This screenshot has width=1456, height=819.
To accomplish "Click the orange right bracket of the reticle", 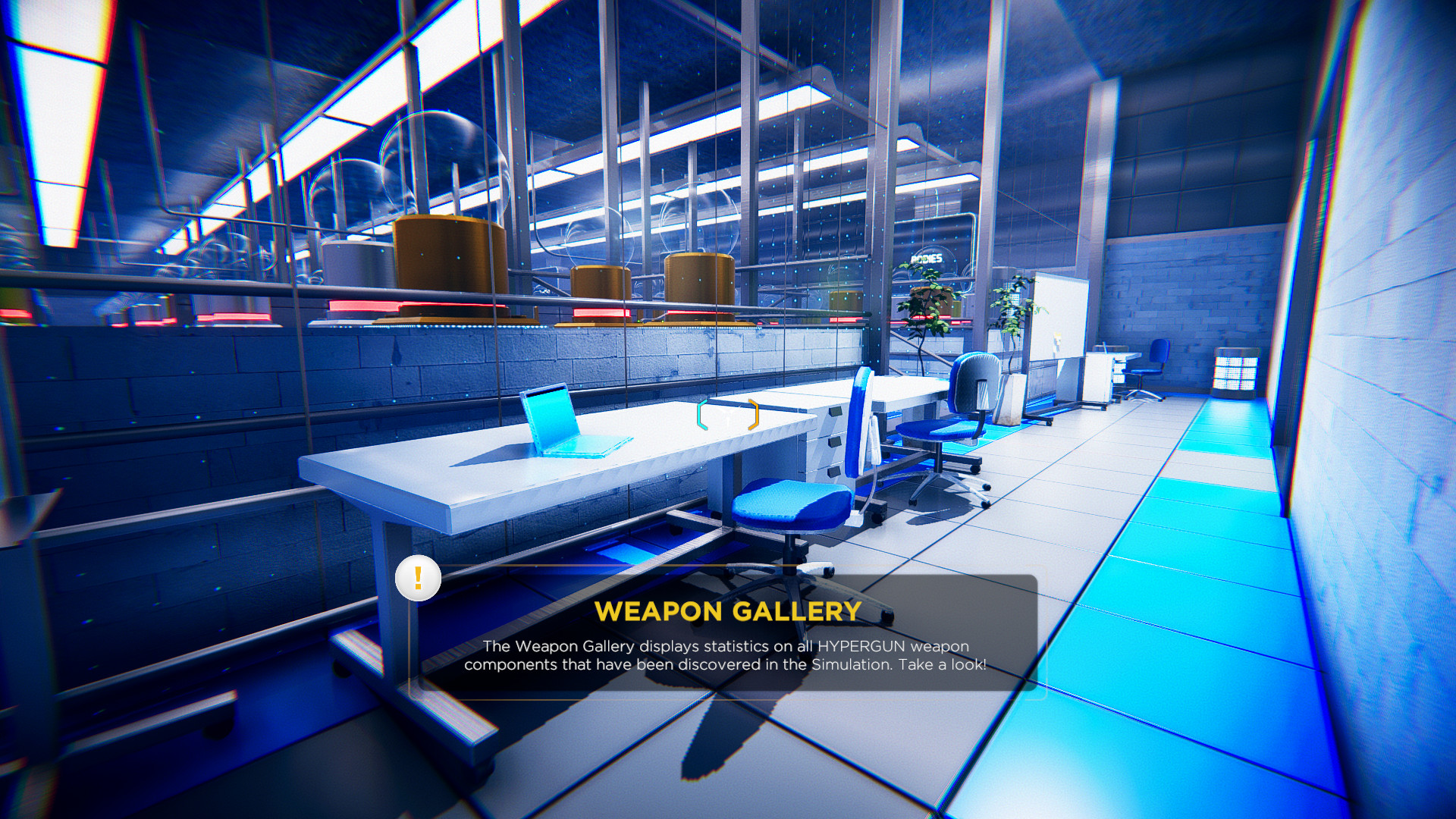I will click(752, 413).
